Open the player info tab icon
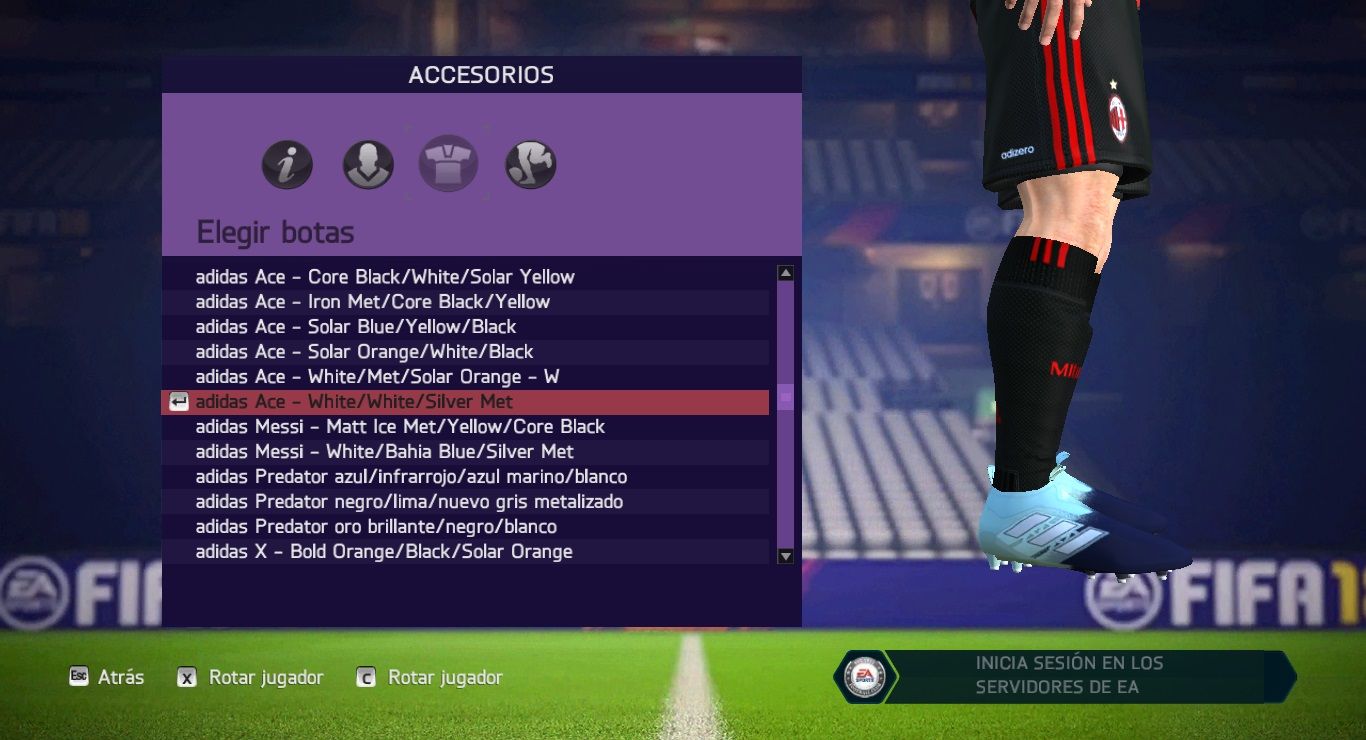This screenshot has width=1366, height=740. (287, 165)
